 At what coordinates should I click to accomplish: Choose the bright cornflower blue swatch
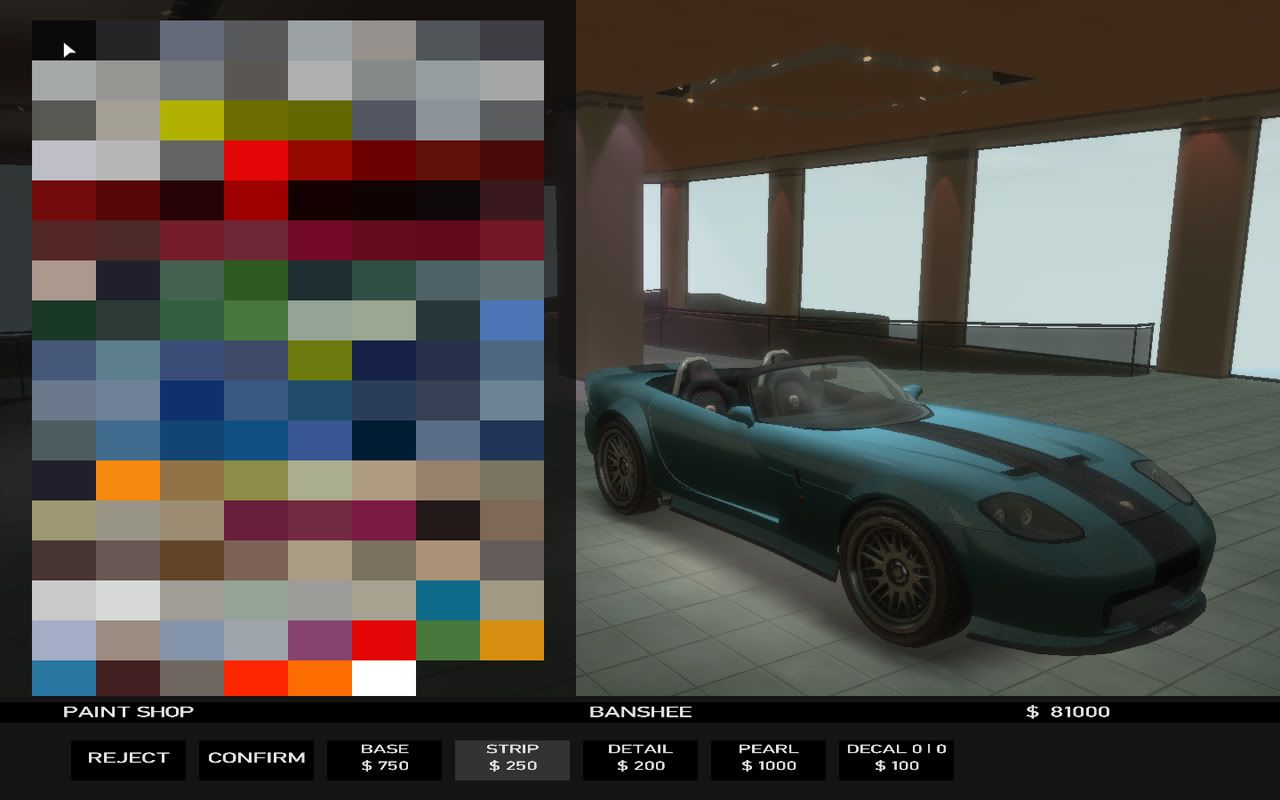coord(512,320)
